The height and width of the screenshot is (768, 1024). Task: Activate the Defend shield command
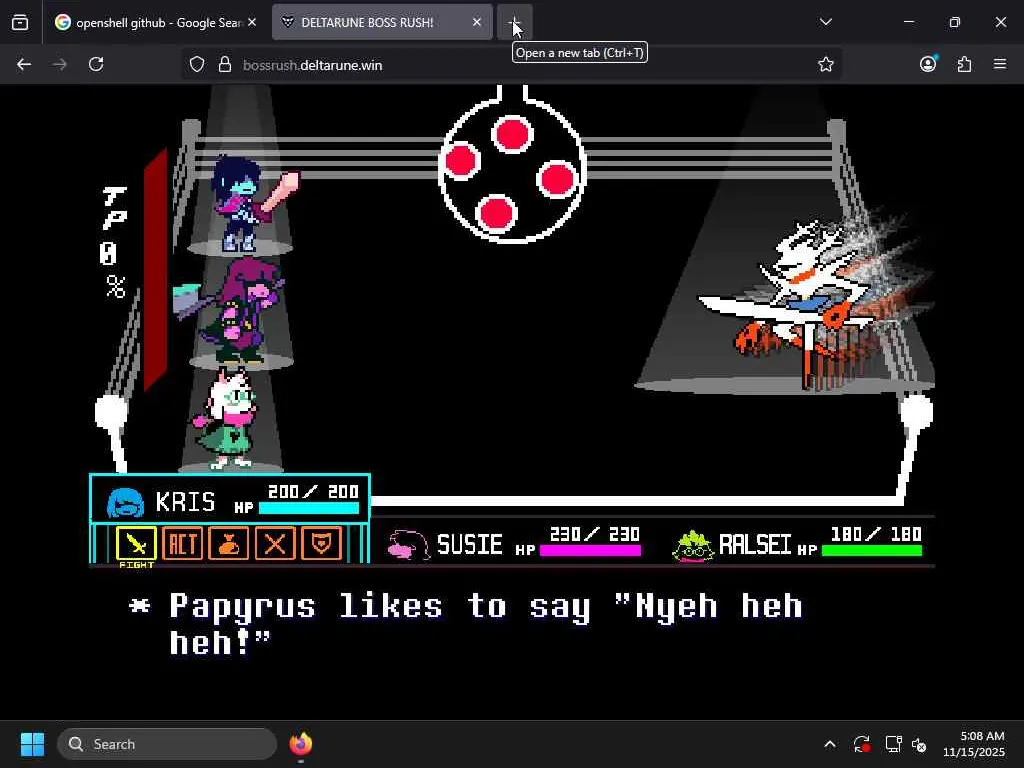pos(322,543)
